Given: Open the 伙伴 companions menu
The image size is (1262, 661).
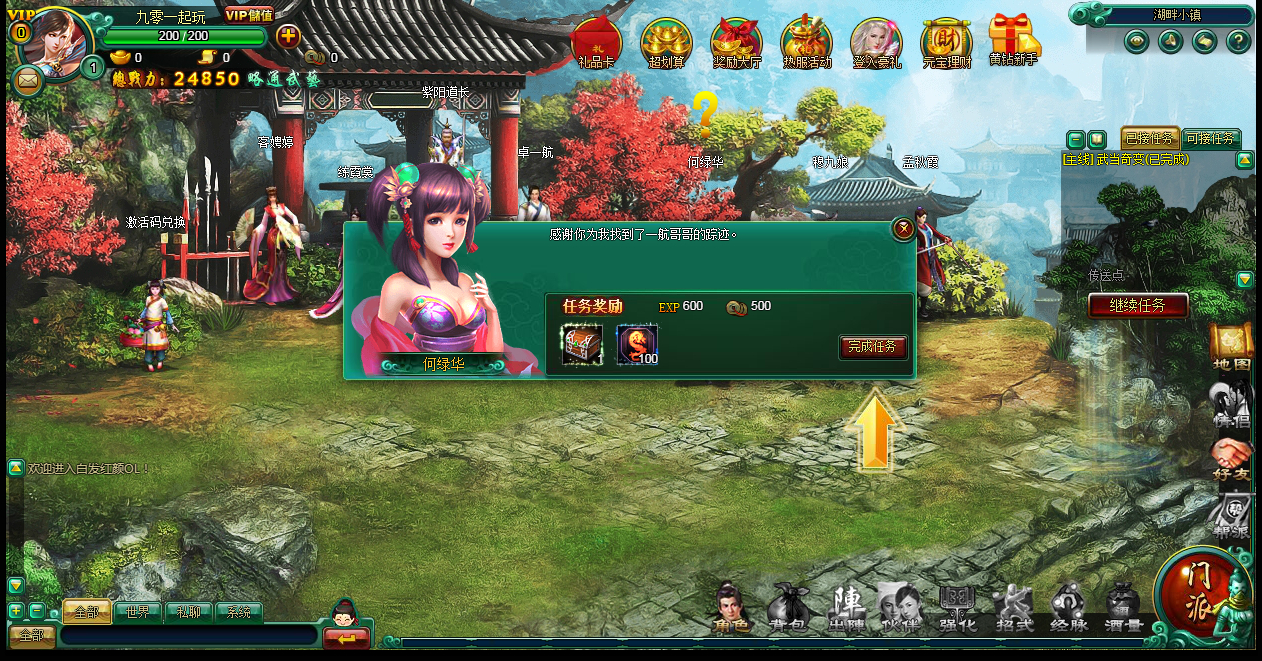Looking at the screenshot, I should [900, 609].
